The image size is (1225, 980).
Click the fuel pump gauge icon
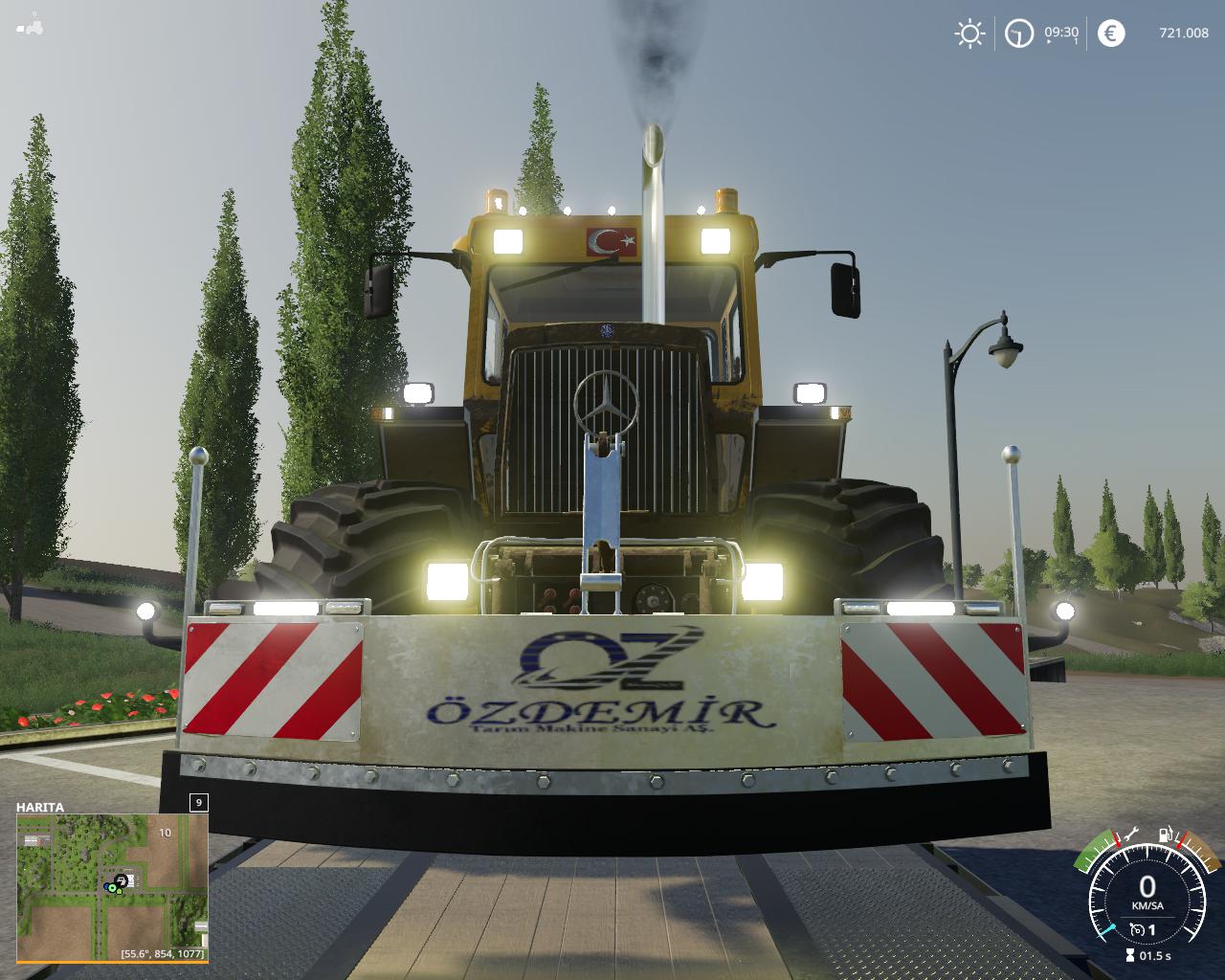tap(1167, 834)
